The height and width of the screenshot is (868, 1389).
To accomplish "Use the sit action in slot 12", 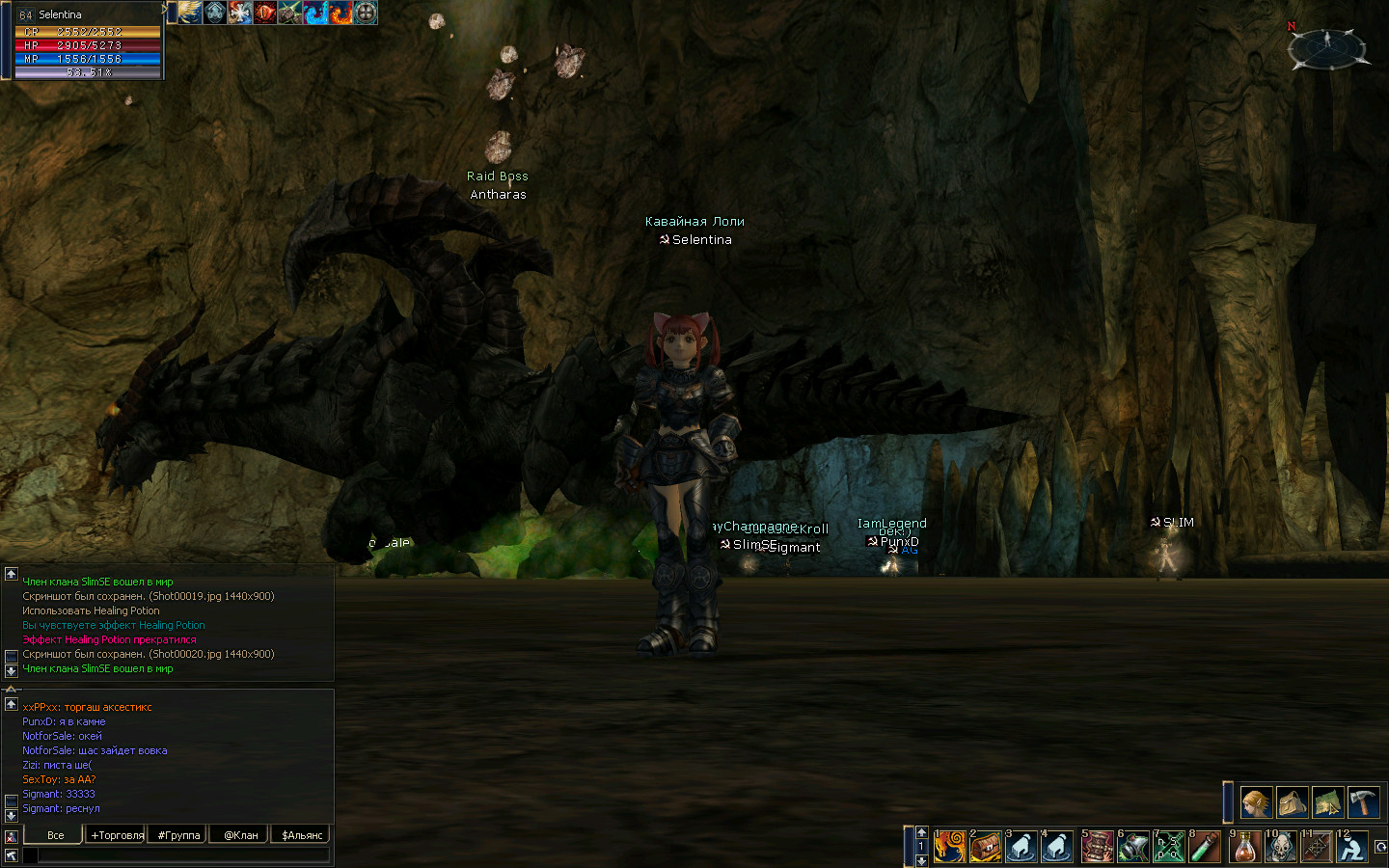I will click(1352, 847).
